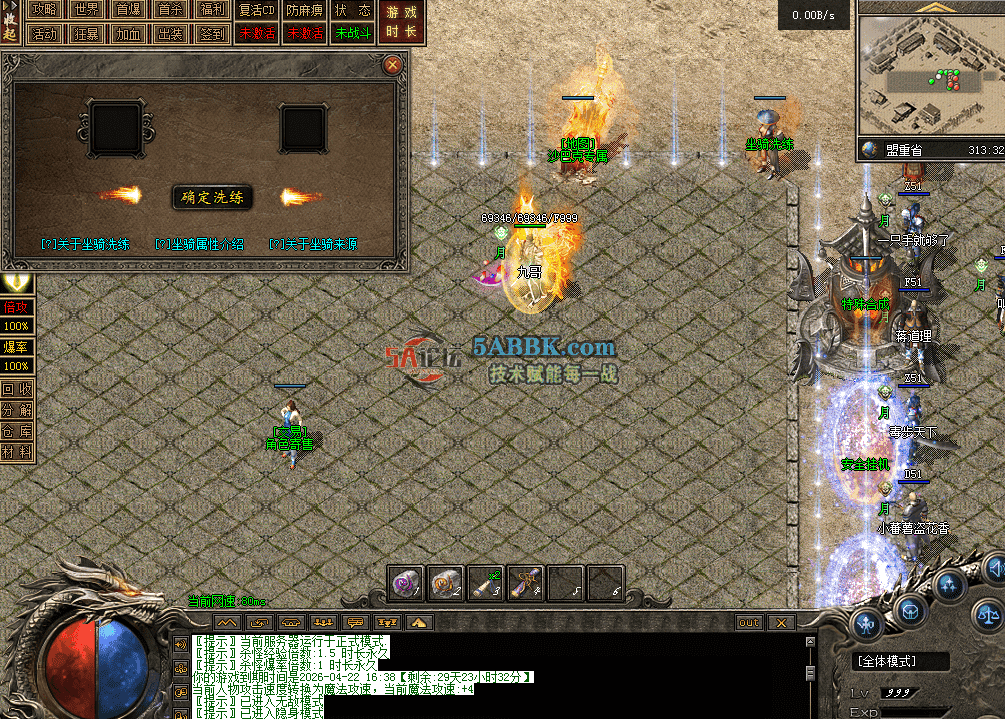Confirm with the 确定洗练 button
1005x719 pixels.
(x=212, y=197)
